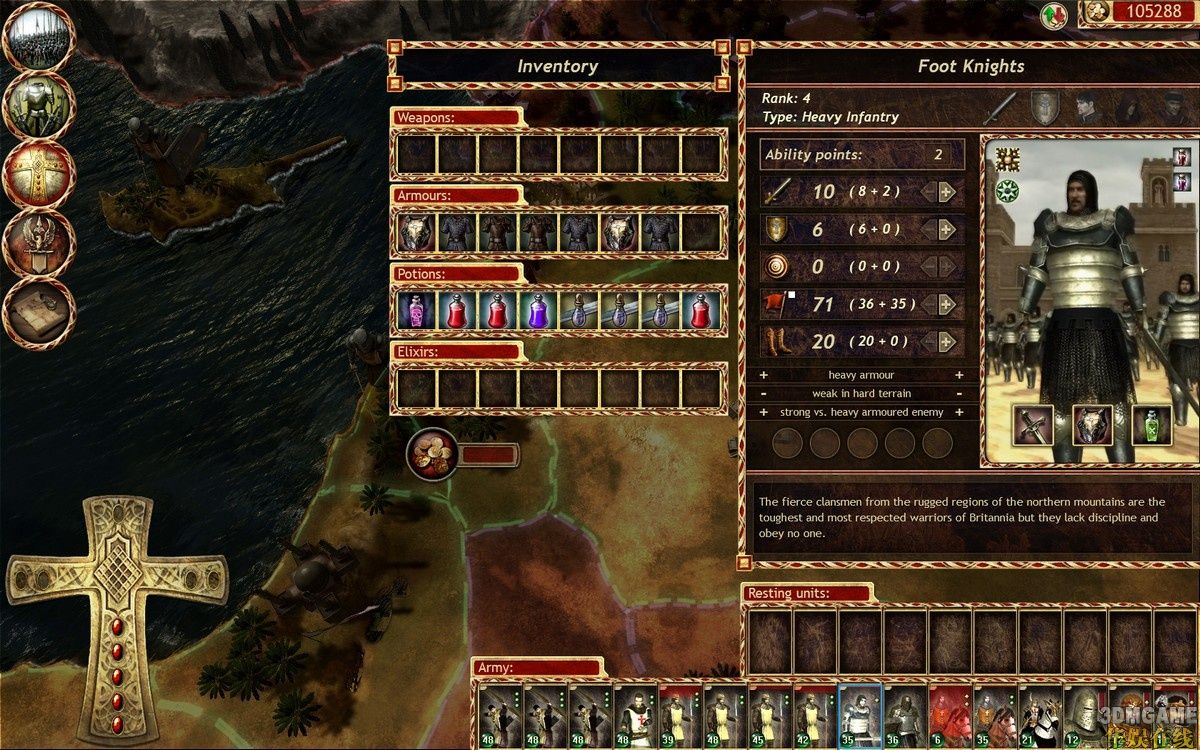The width and height of the screenshot is (1200, 750).
Task: Click the equipped sword weapon slot
Action: pyautogui.click(x=1033, y=426)
